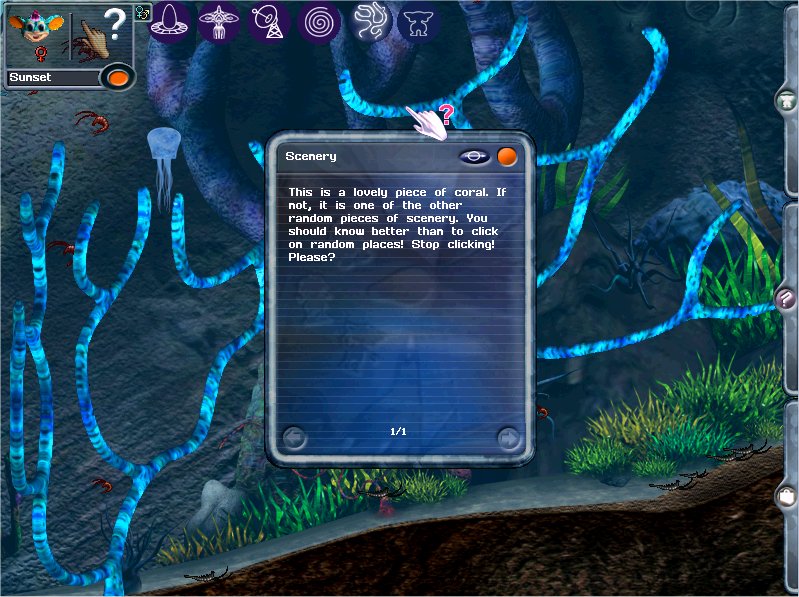Close the Scenery help window

pyautogui.click(x=508, y=157)
